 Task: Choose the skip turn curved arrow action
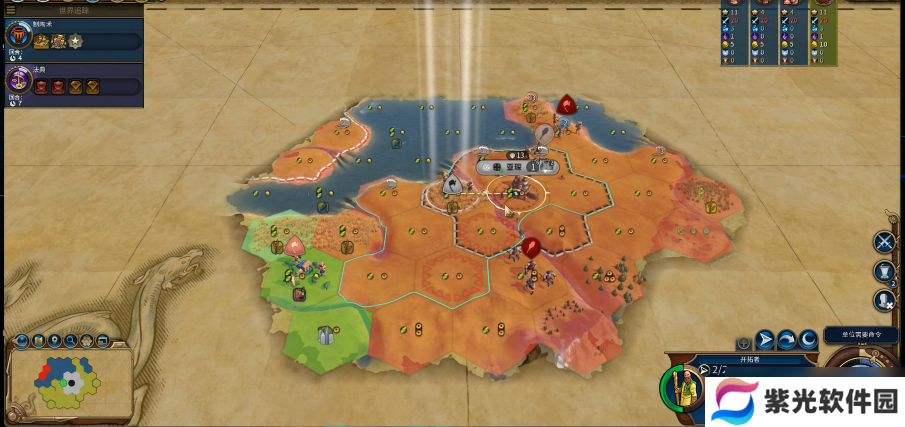click(x=786, y=340)
